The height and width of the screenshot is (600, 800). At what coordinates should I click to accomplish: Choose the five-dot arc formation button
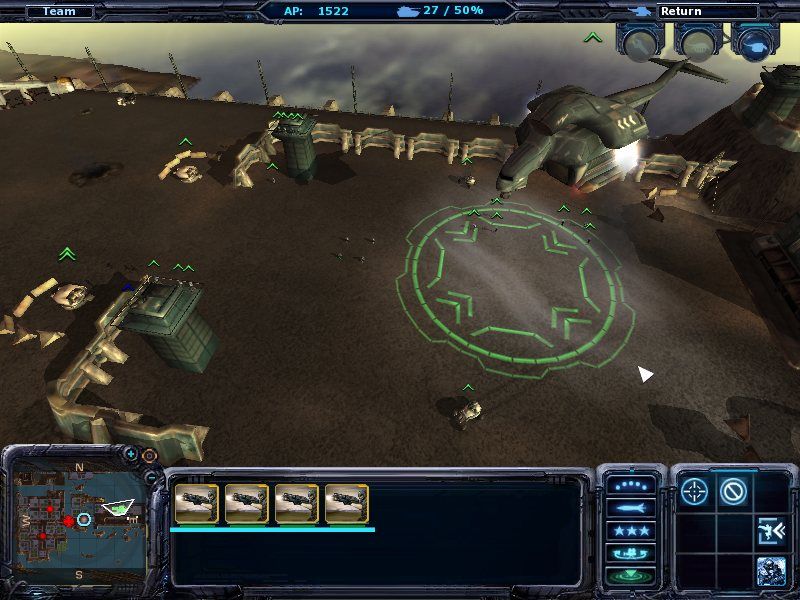(630, 486)
